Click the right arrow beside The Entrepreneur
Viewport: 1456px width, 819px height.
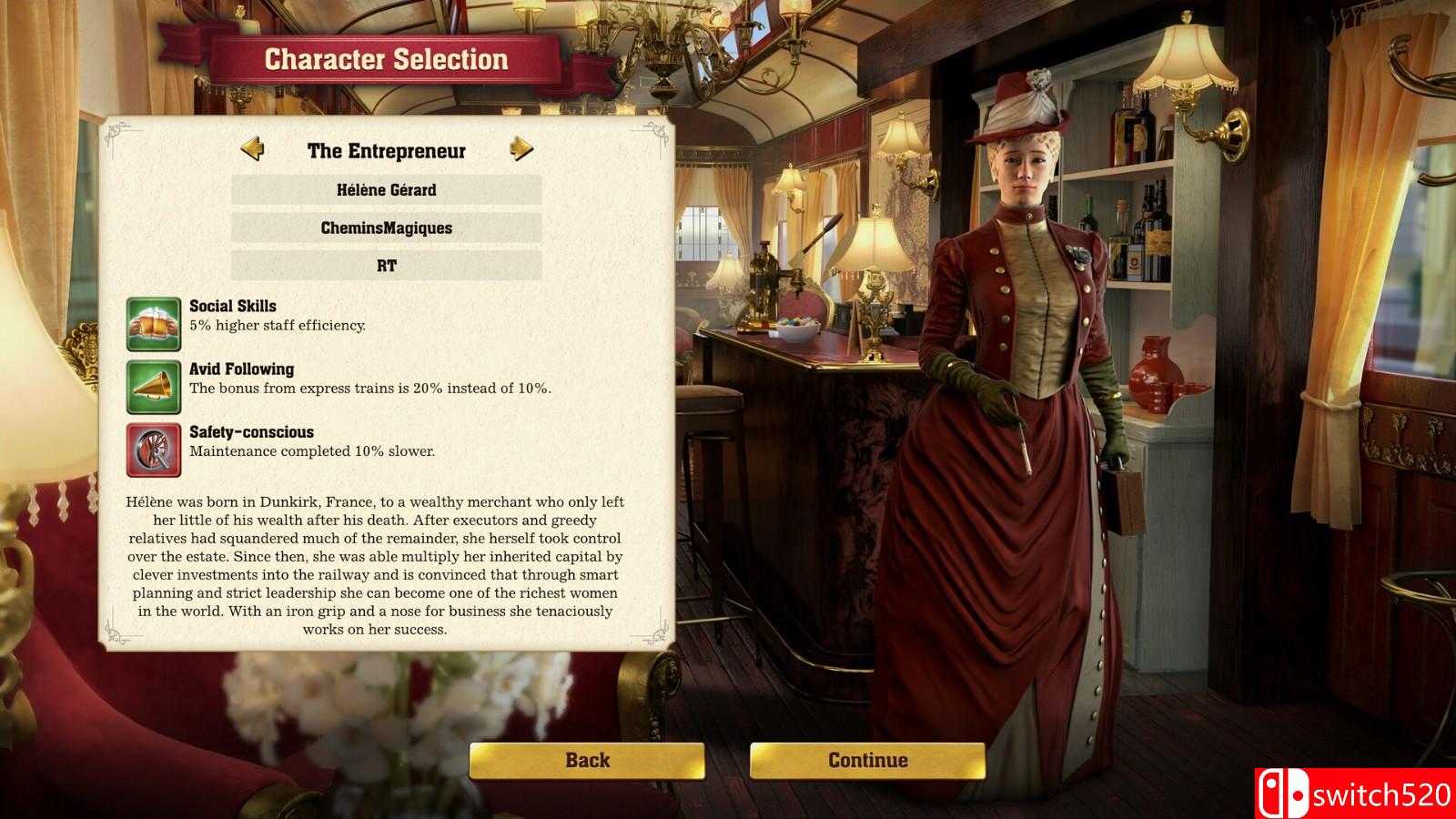(x=520, y=150)
